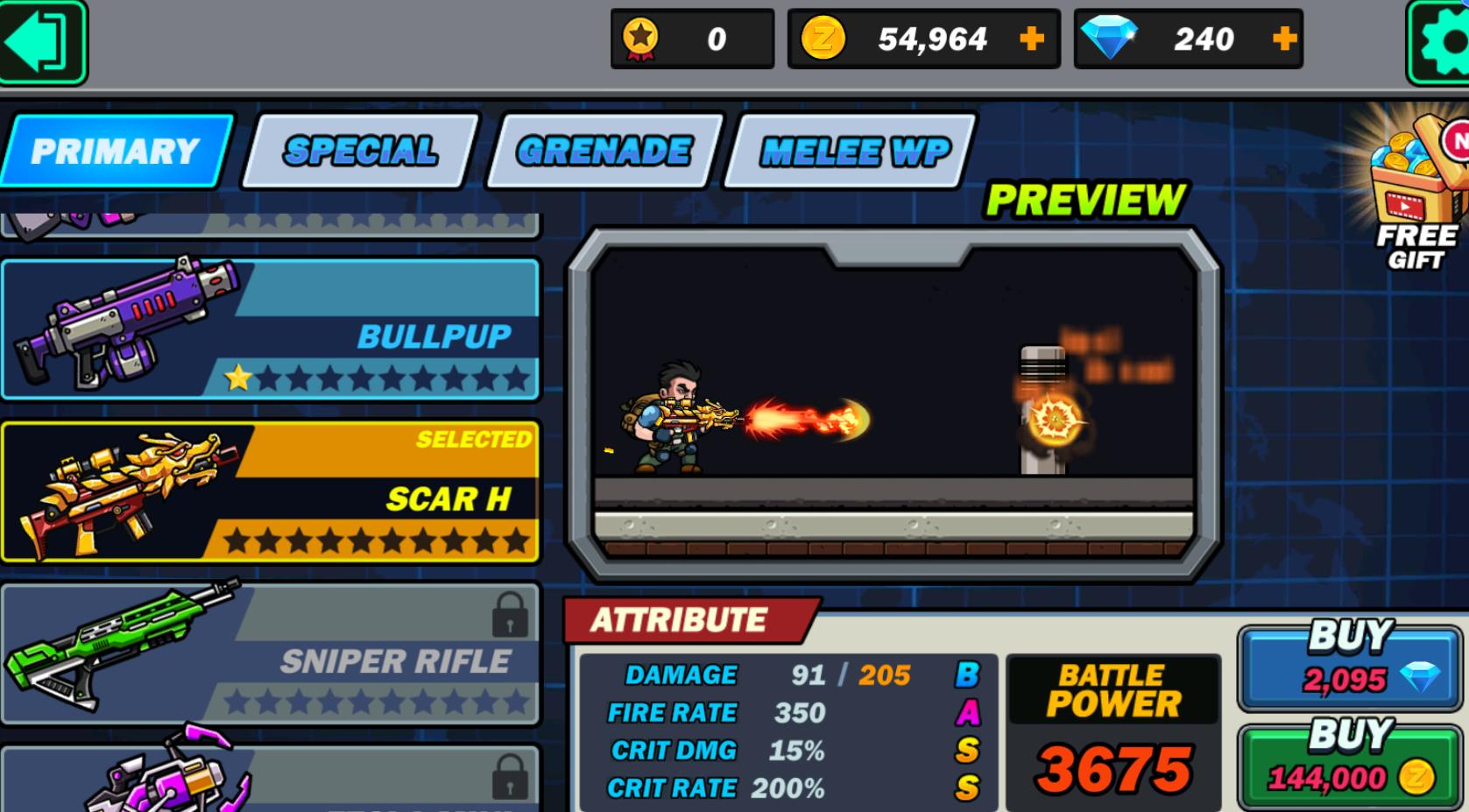Add more gold coins with plus button
1469x812 pixels.
tap(1032, 39)
